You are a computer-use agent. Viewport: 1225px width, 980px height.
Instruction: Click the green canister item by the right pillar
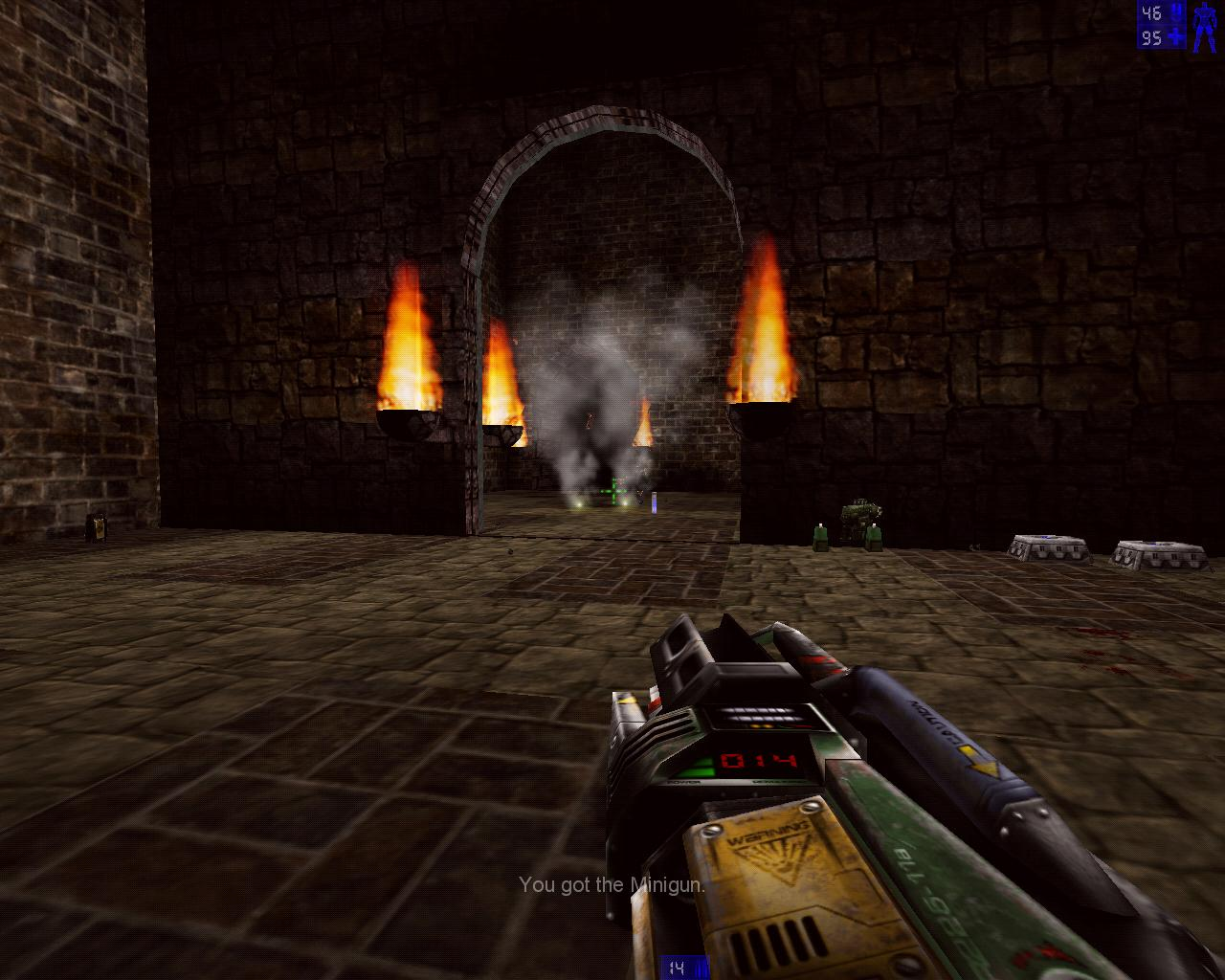point(821,536)
